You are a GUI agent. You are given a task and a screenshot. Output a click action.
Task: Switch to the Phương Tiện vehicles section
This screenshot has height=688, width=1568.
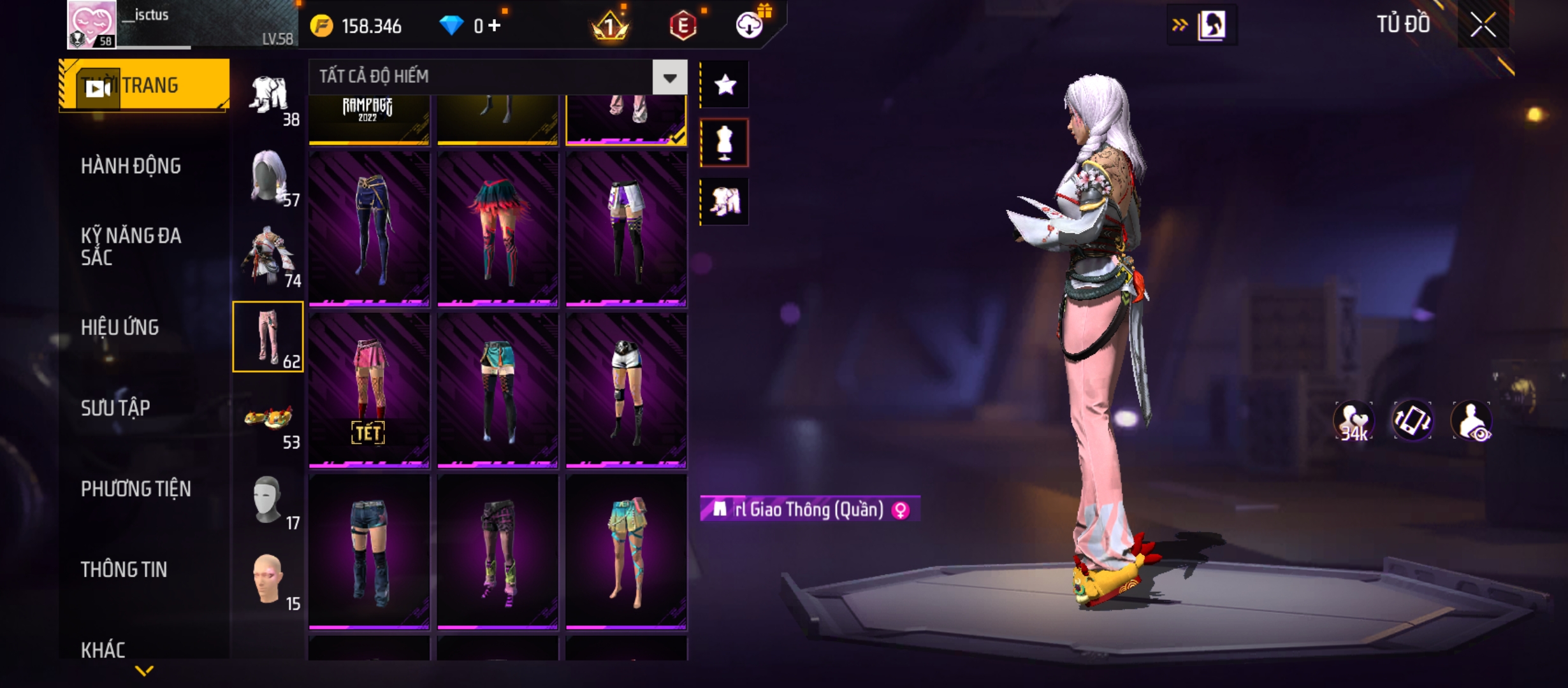[x=136, y=489]
